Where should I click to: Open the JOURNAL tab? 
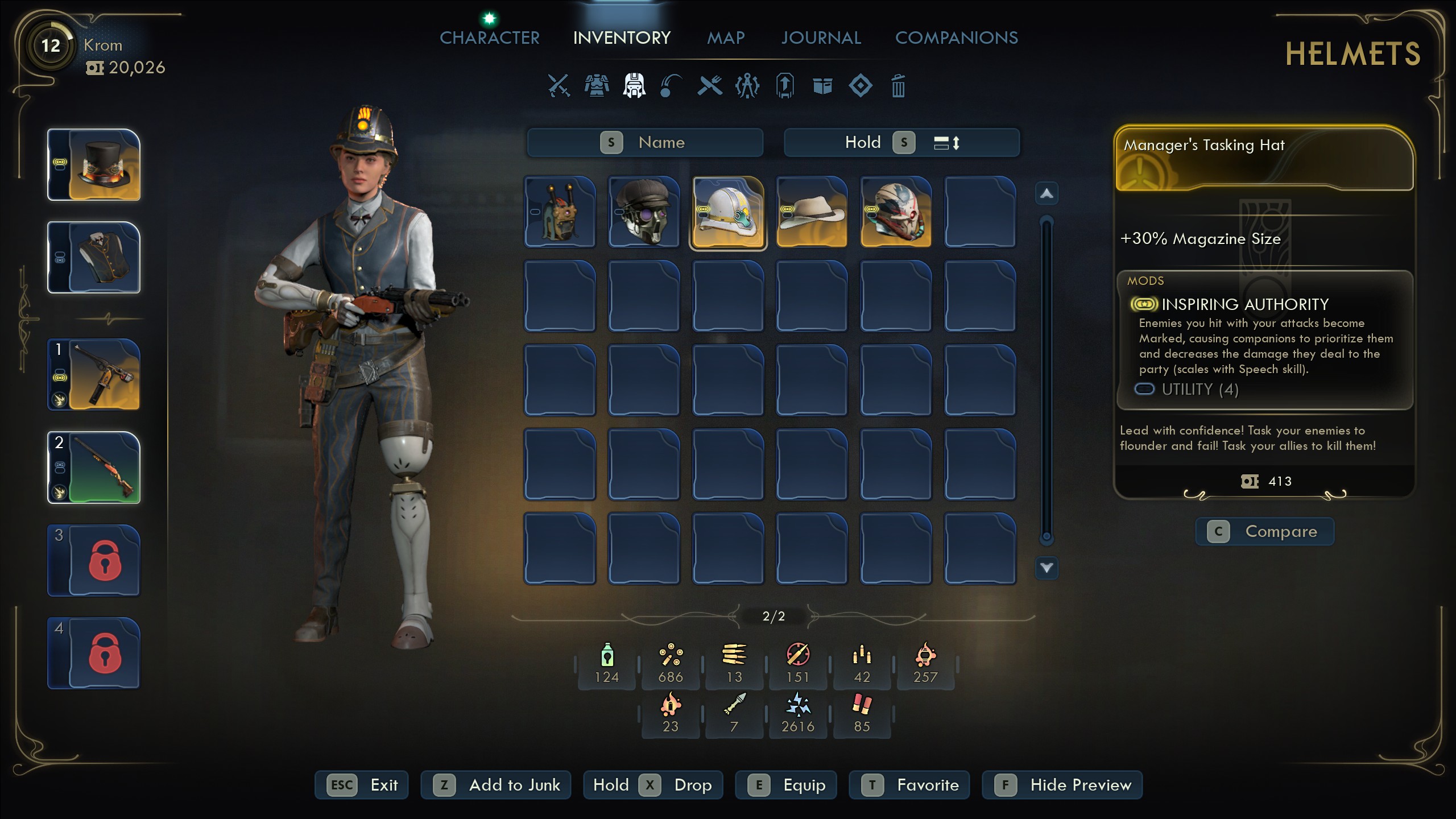pos(821,38)
